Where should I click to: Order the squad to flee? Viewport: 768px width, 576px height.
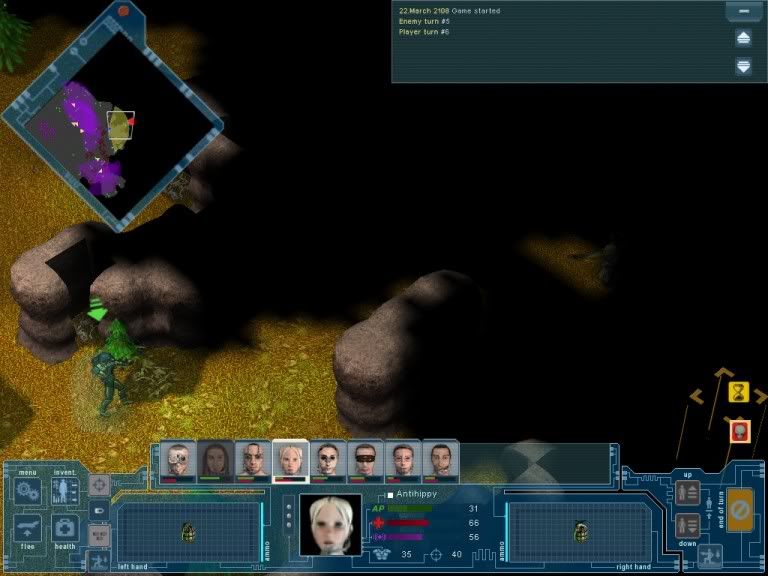tap(28, 528)
